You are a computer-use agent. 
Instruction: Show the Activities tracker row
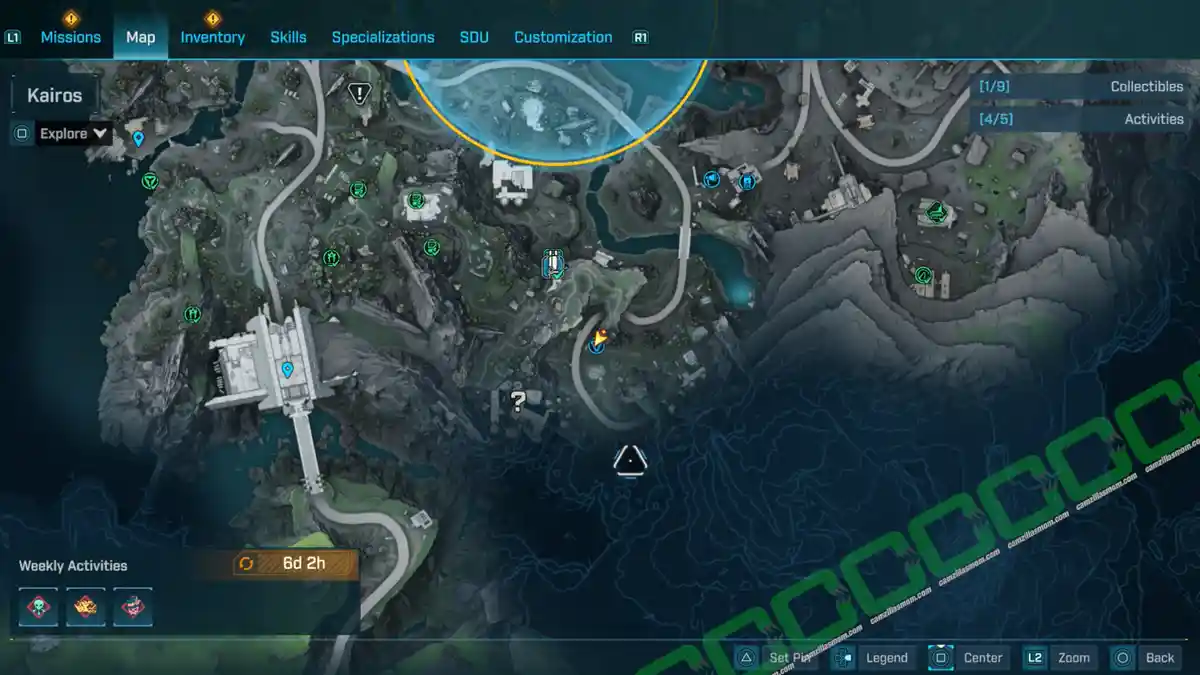[x=1080, y=119]
